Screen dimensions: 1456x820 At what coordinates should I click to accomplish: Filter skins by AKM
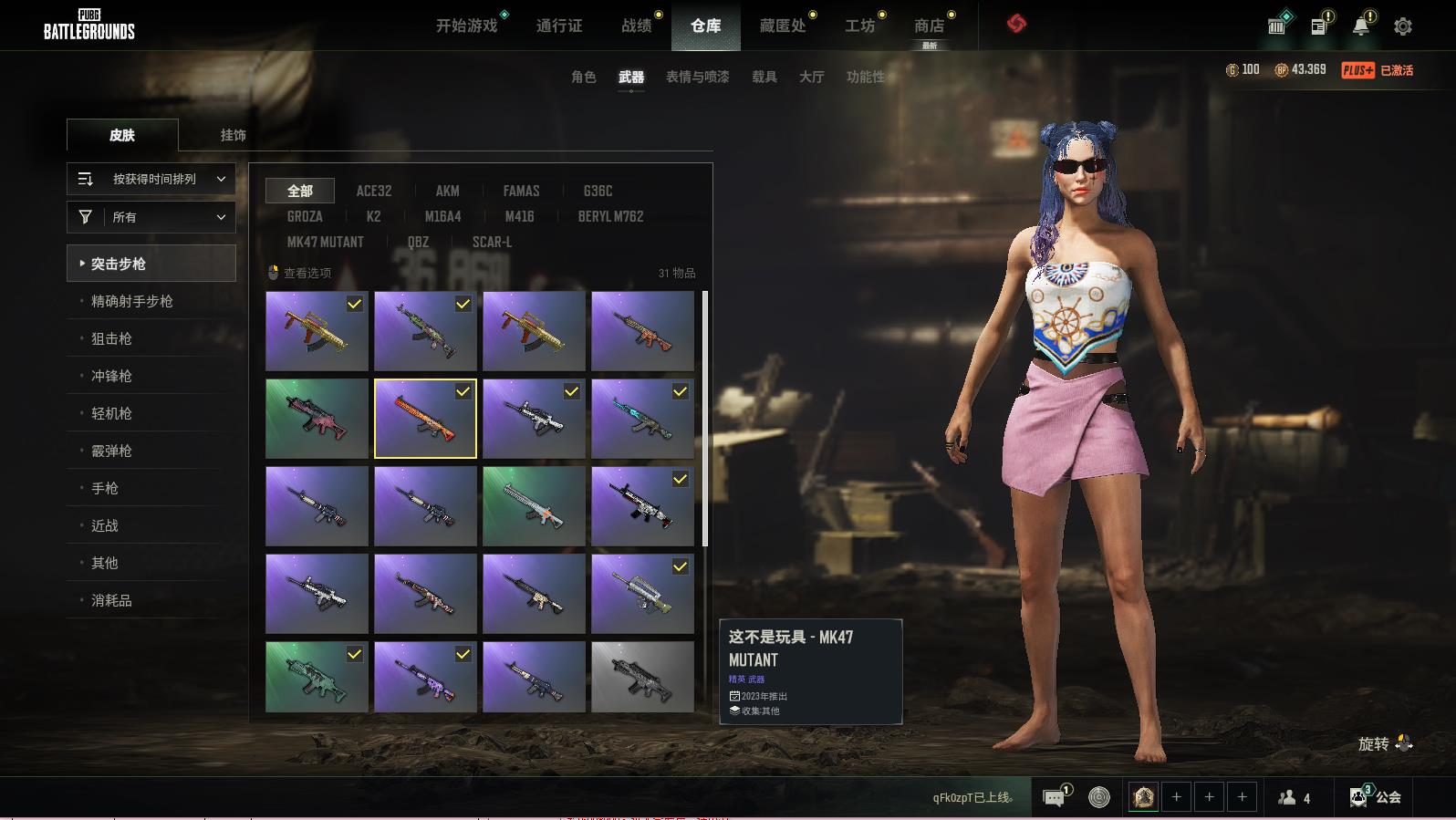[x=447, y=191]
